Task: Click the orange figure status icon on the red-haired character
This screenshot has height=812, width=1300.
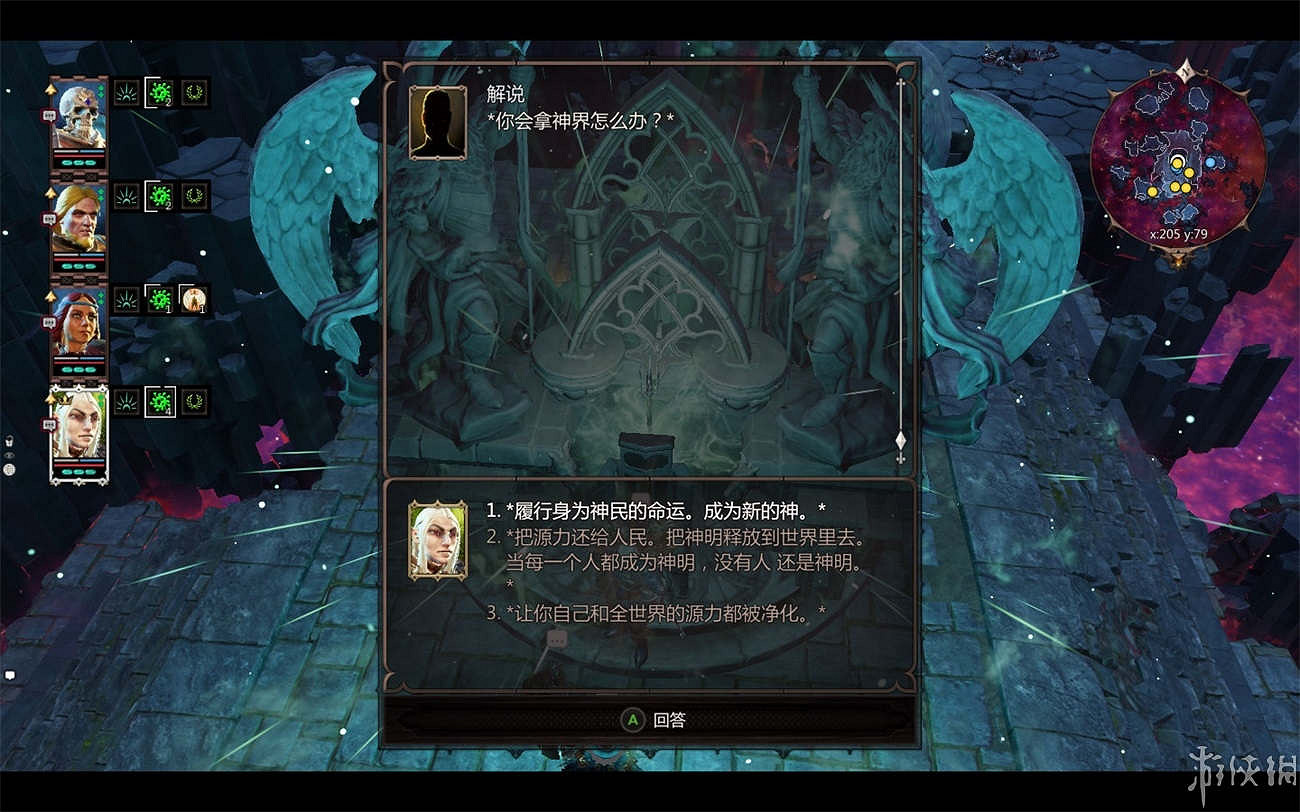Action: click(x=193, y=299)
